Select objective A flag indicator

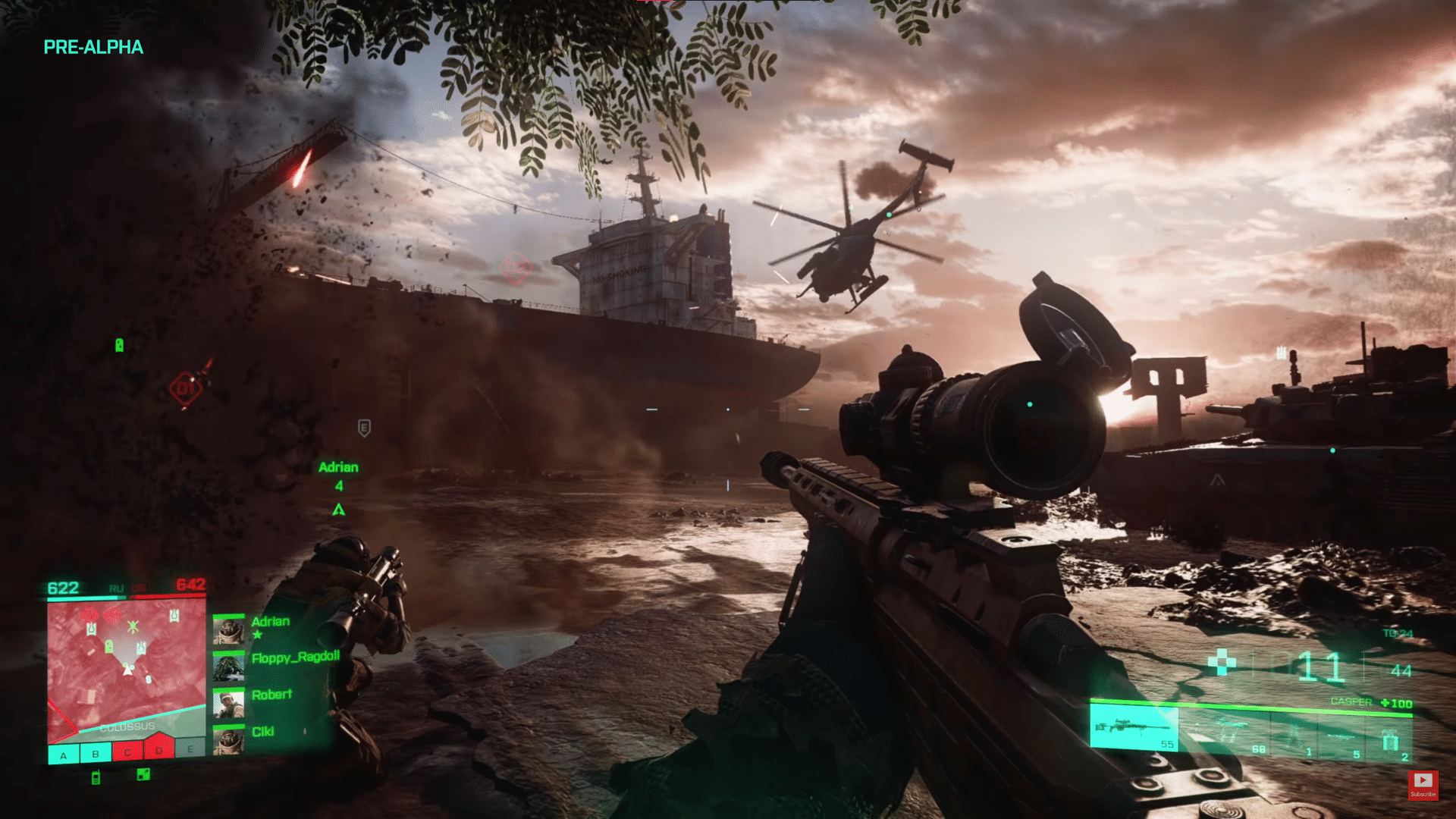[x=64, y=755]
